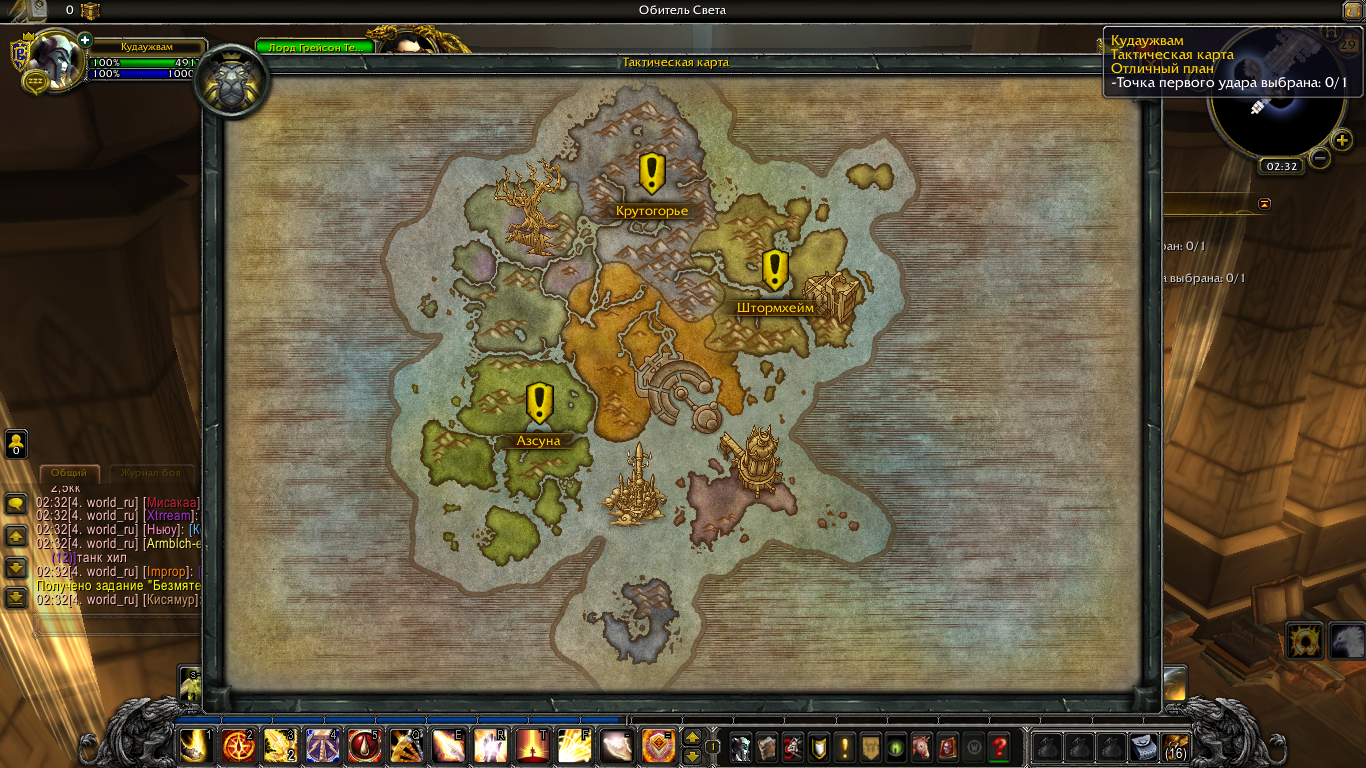Switch to the Общий chat tab
1366x768 pixels.
coord(69,473)
